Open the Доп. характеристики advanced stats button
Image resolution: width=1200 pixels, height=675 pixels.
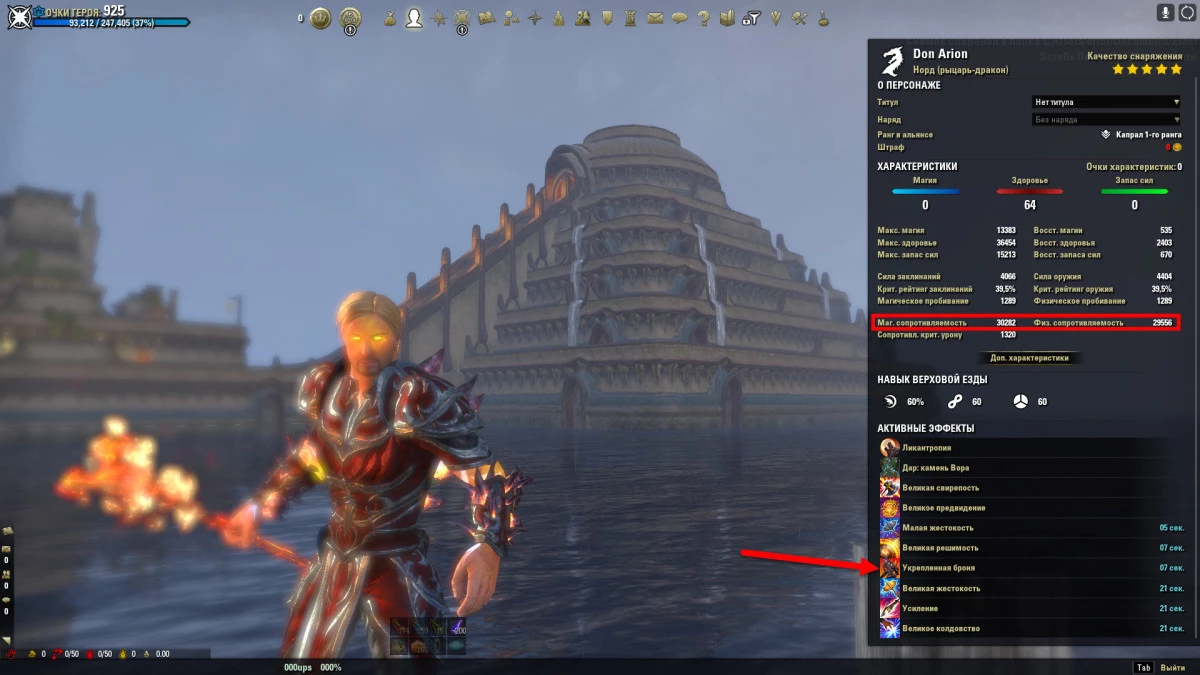click(x=1029, y=358)
